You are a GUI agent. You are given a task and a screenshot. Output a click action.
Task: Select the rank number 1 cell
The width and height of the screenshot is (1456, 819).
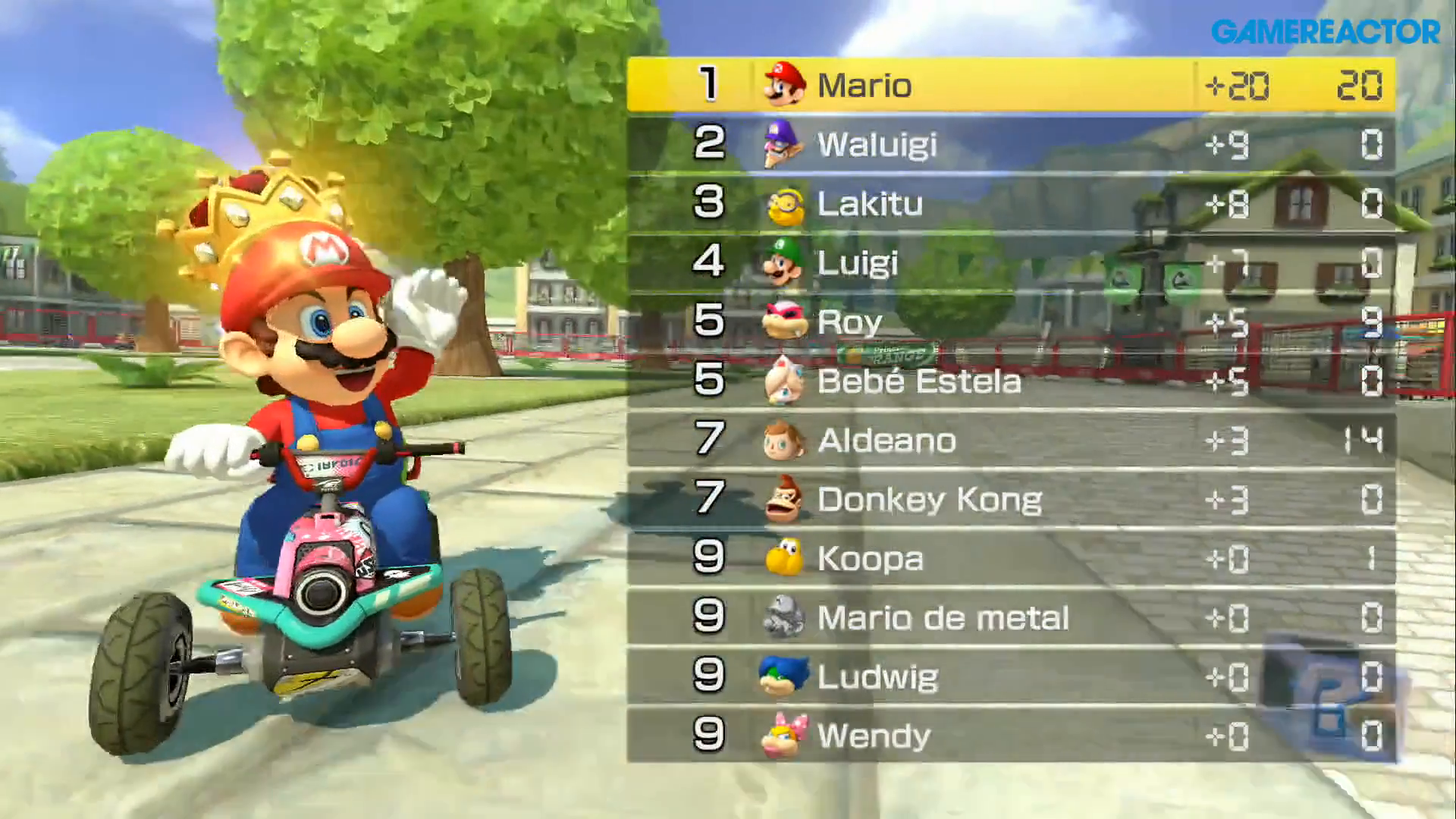[x=708, y=85]
